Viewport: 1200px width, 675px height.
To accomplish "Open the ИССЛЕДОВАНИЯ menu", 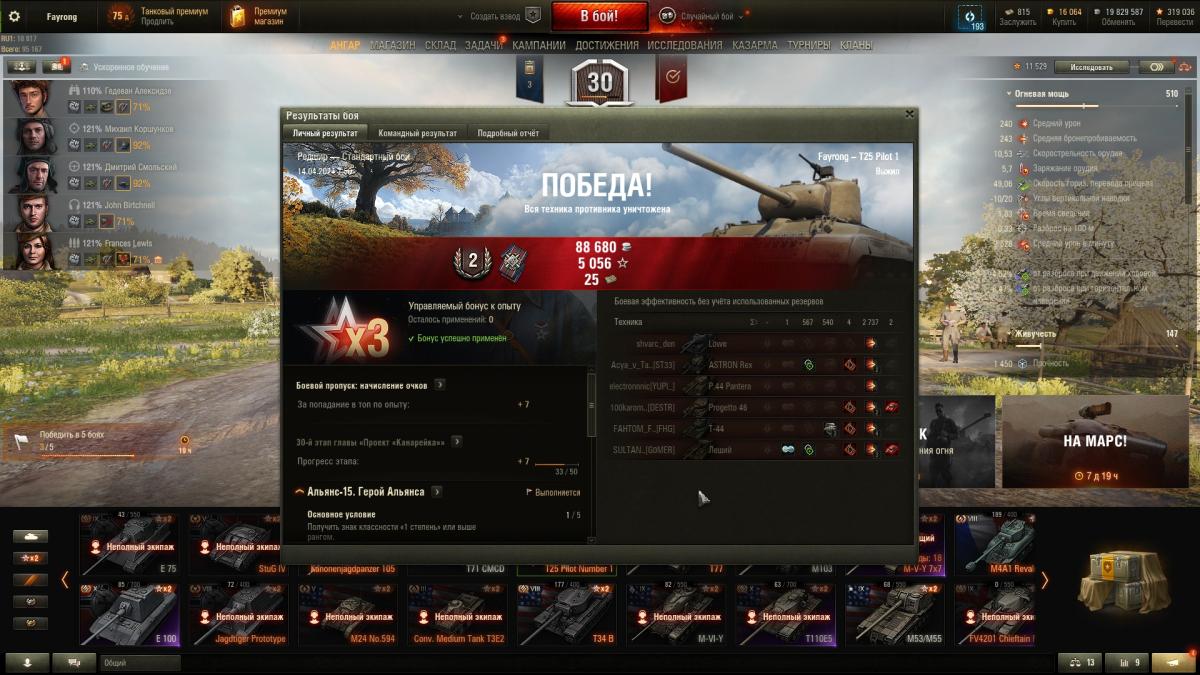I will [684, 45].
